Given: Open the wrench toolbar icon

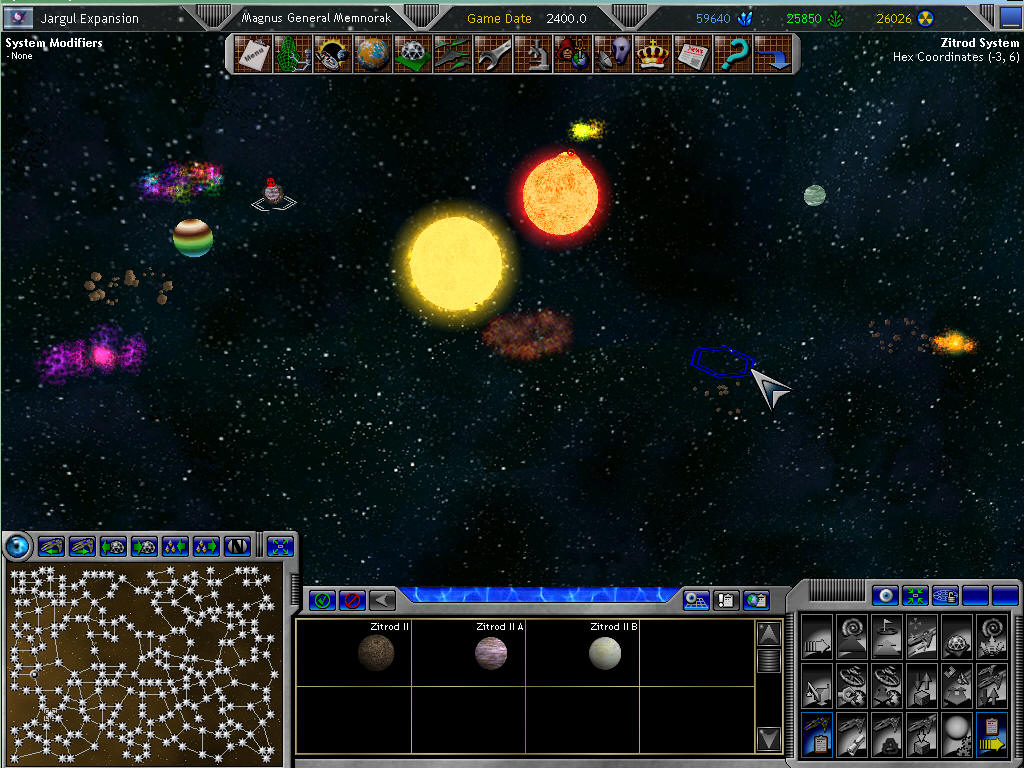Looking at the screenshot, I should [x=492, y=54].
